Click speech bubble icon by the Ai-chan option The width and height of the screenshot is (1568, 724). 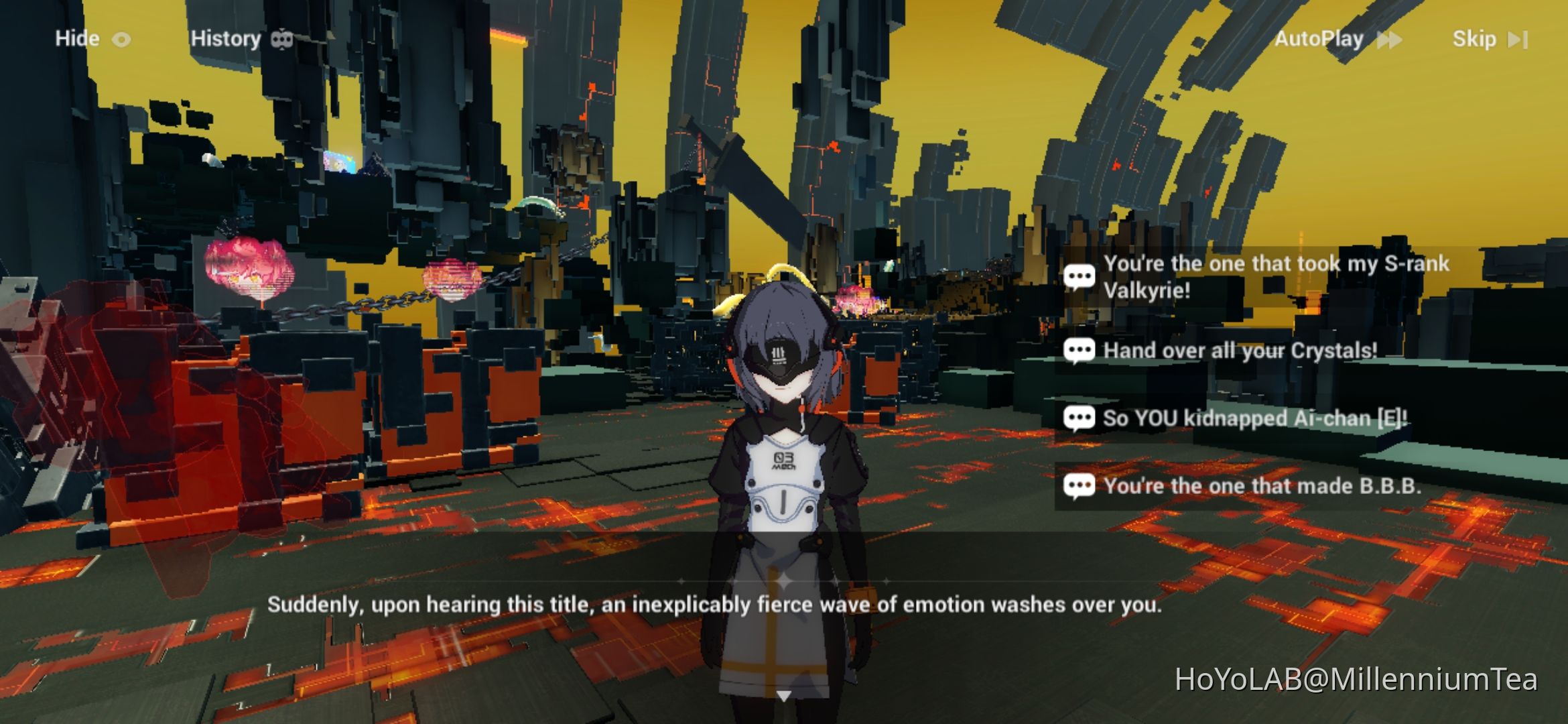[1080, 417]
